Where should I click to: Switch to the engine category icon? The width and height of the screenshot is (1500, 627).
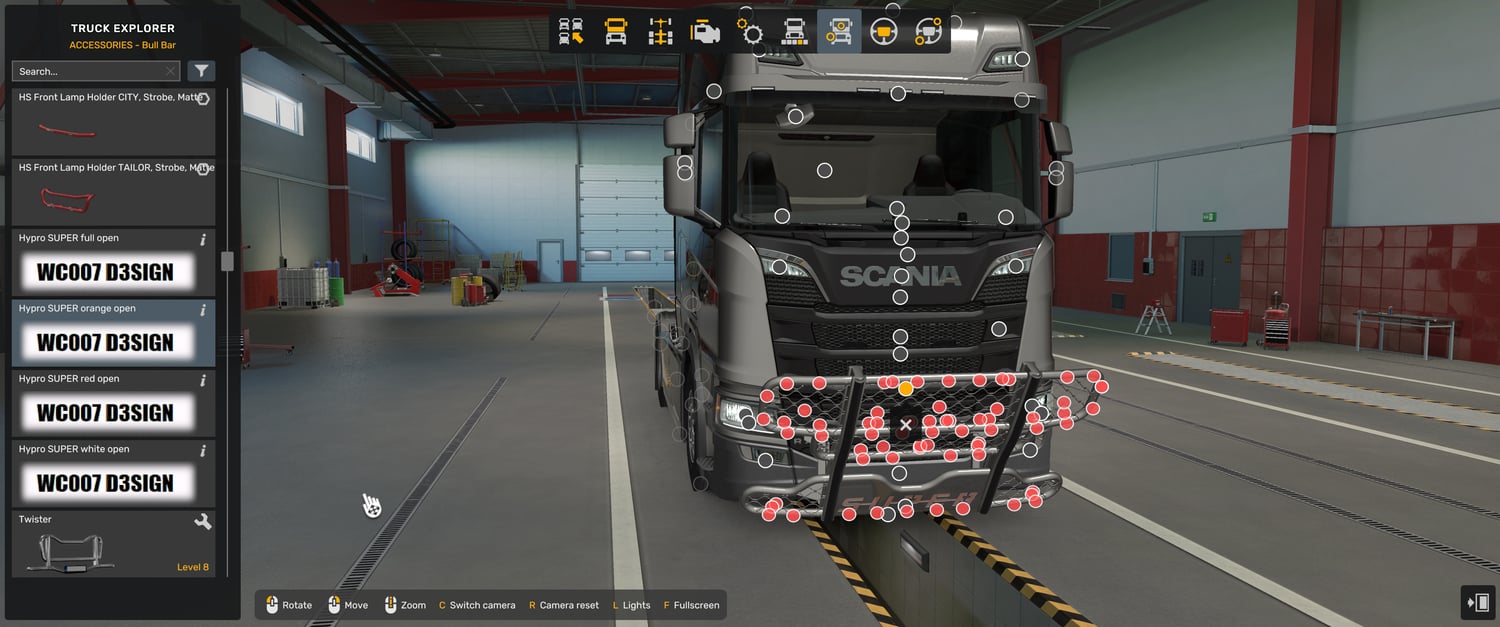point(706,32)
